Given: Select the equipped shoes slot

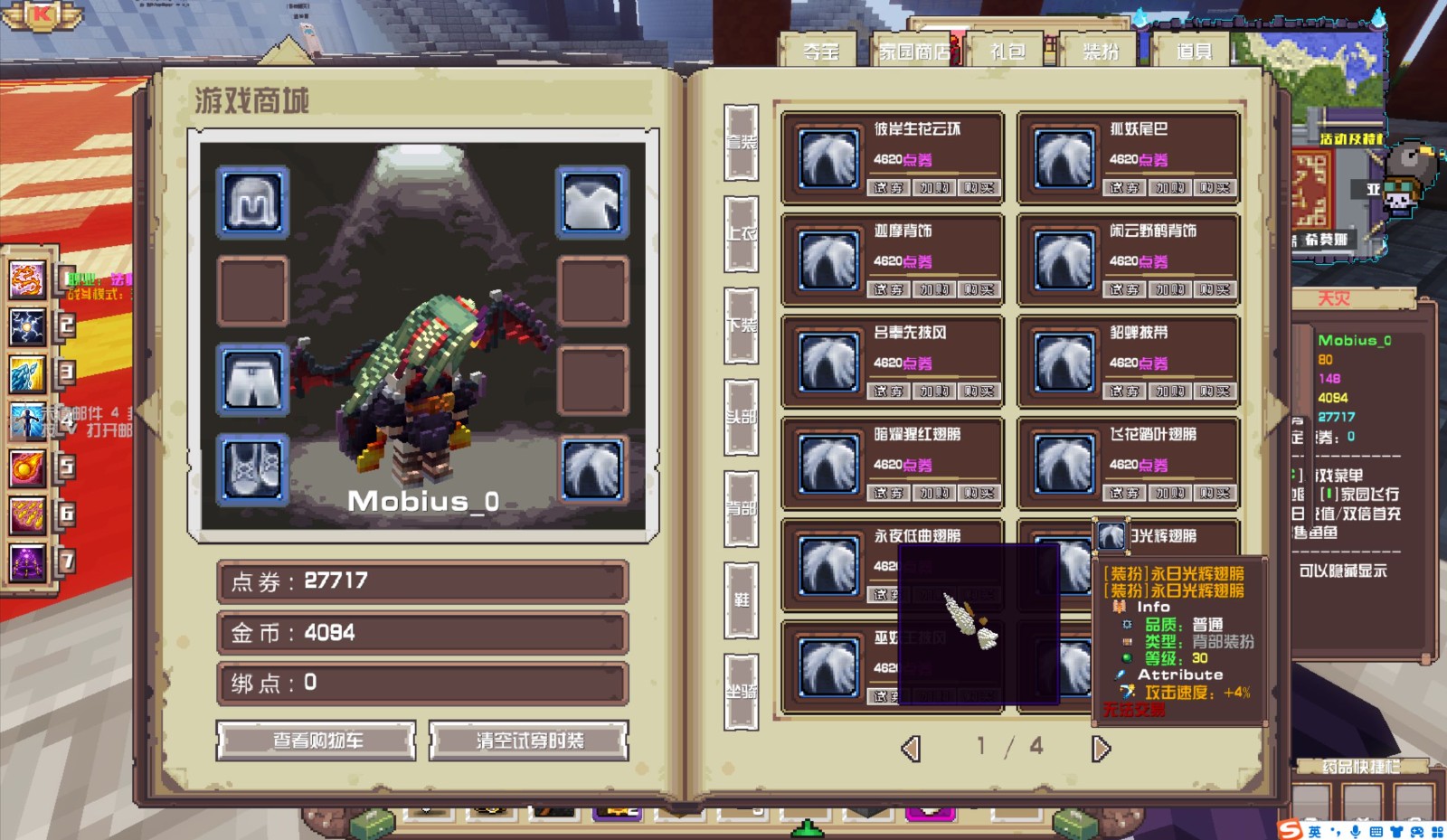Looking at the screenshot, I should click(253, 469).
